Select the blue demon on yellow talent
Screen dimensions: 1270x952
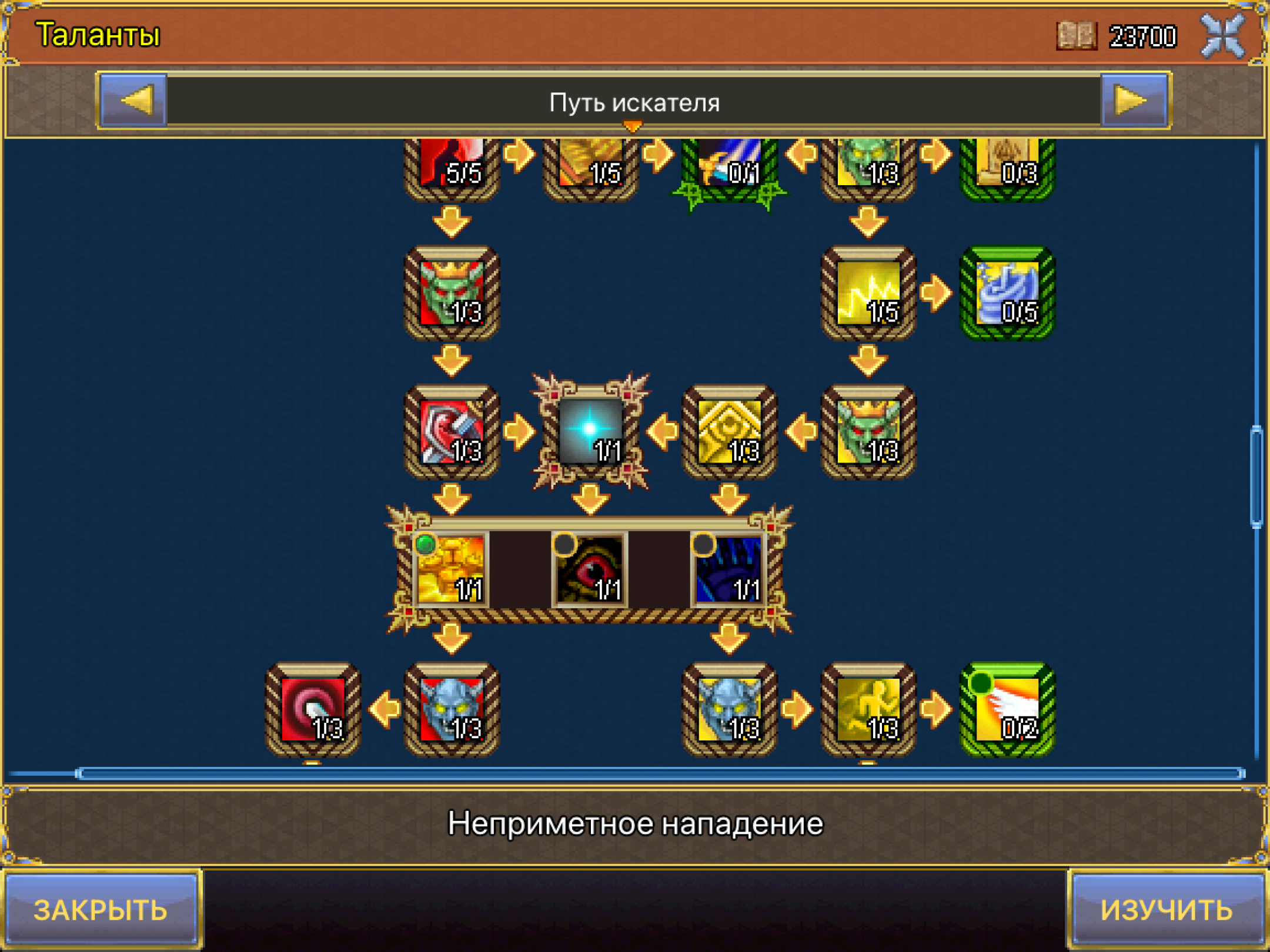click(729, 709)
